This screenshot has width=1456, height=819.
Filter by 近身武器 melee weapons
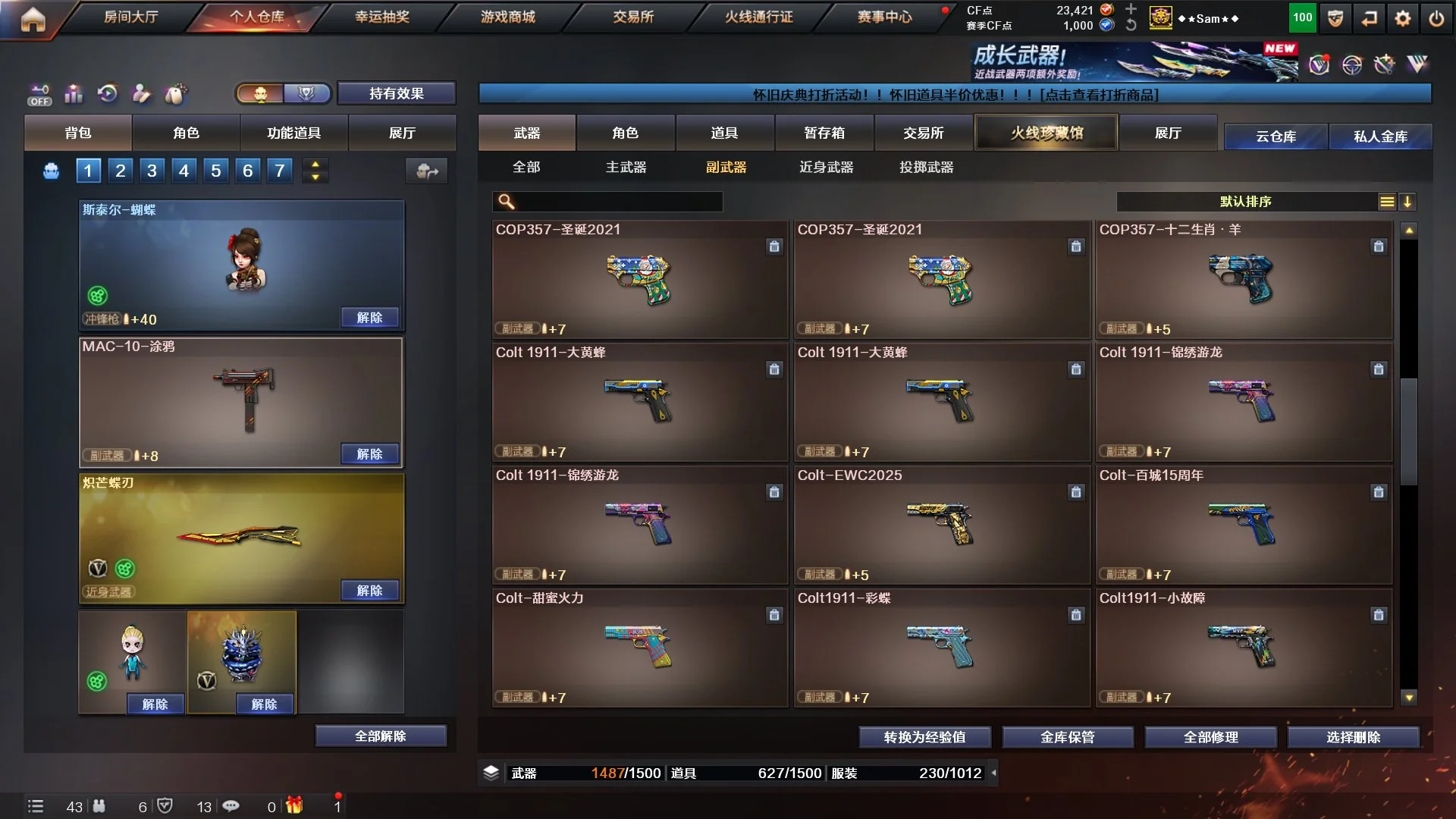point(826,167)
